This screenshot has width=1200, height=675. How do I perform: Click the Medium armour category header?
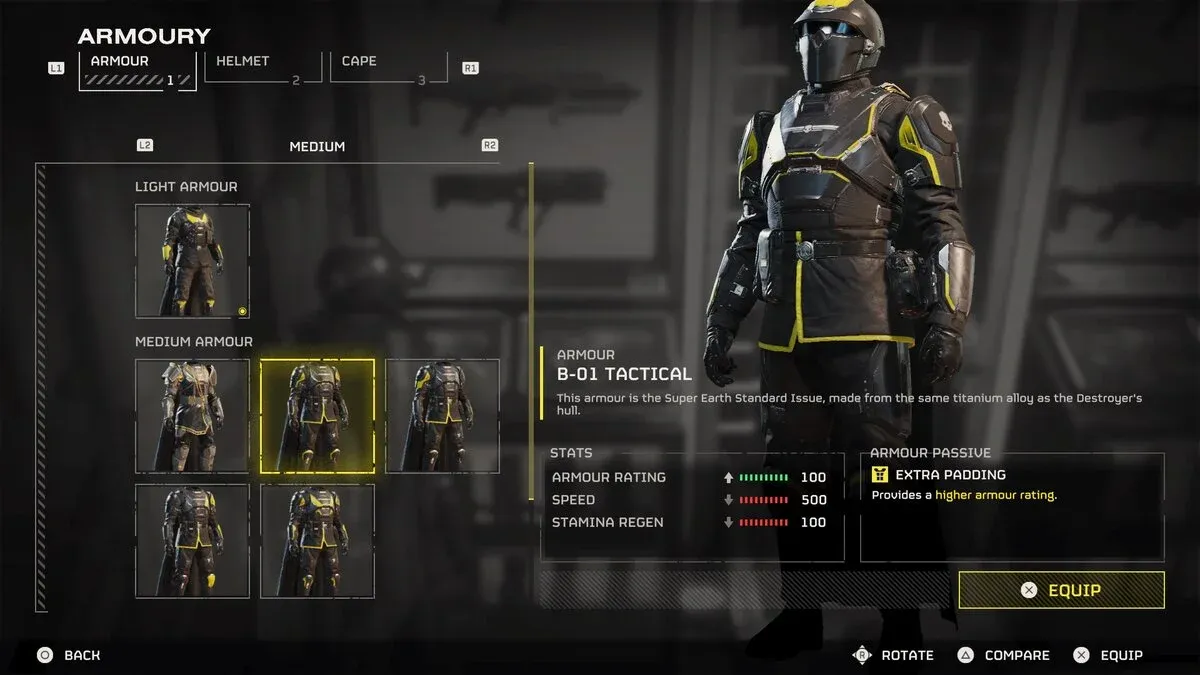(317, 147)
